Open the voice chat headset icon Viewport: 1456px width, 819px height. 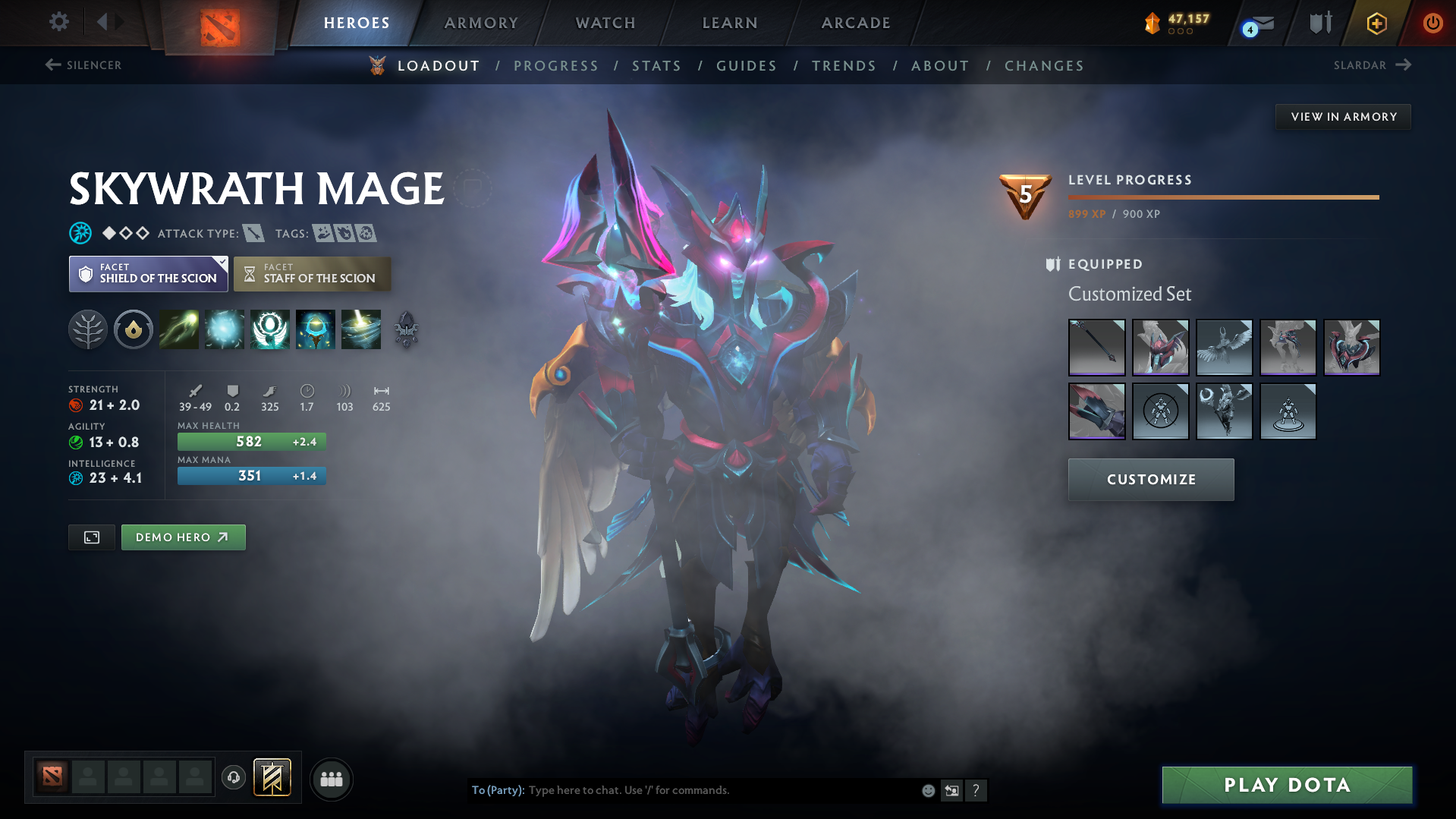(x=234, y=778)
